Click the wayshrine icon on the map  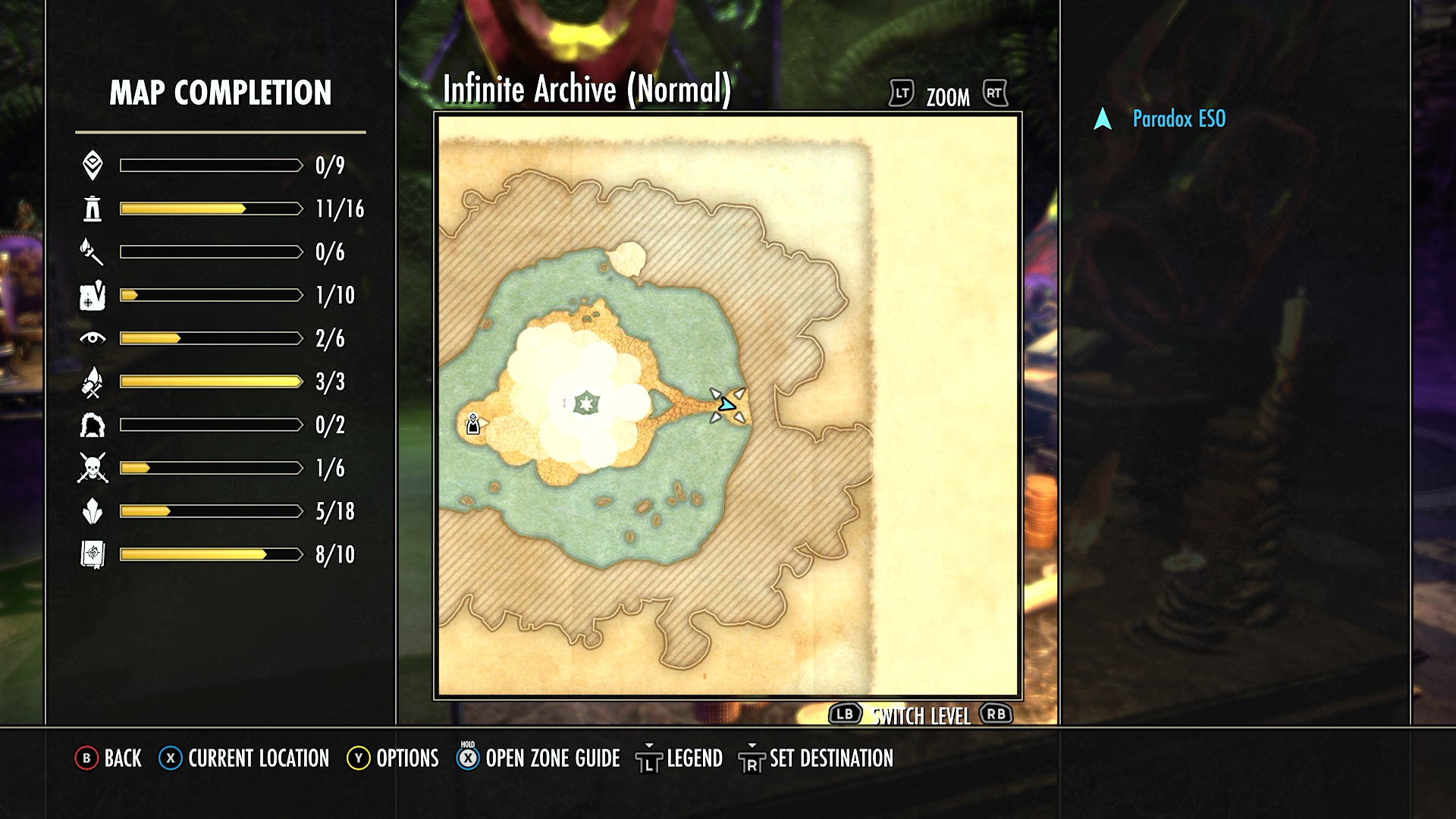point(472,423)
